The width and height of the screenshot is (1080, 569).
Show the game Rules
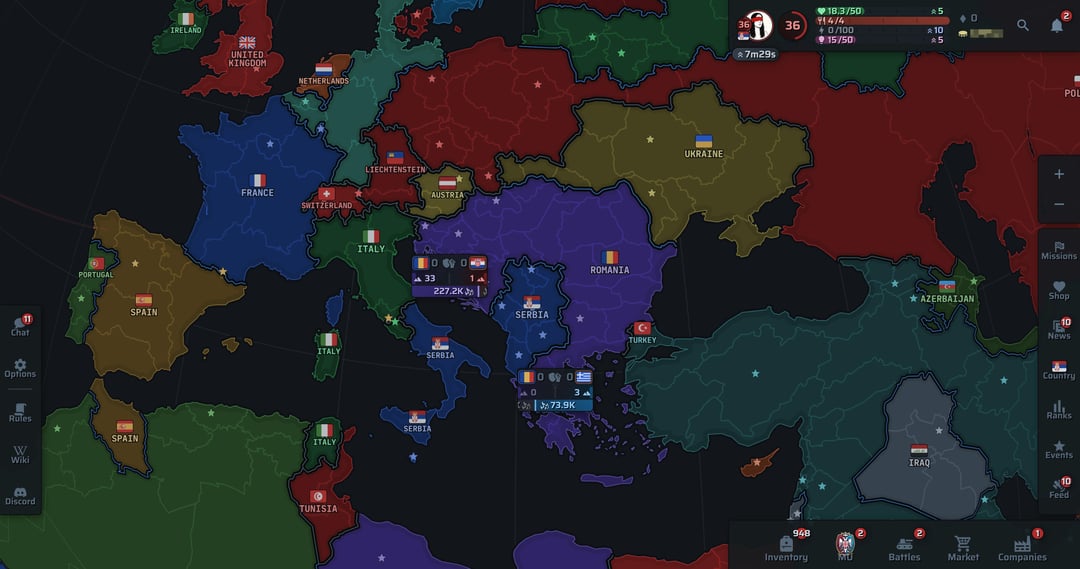[20, 412]
